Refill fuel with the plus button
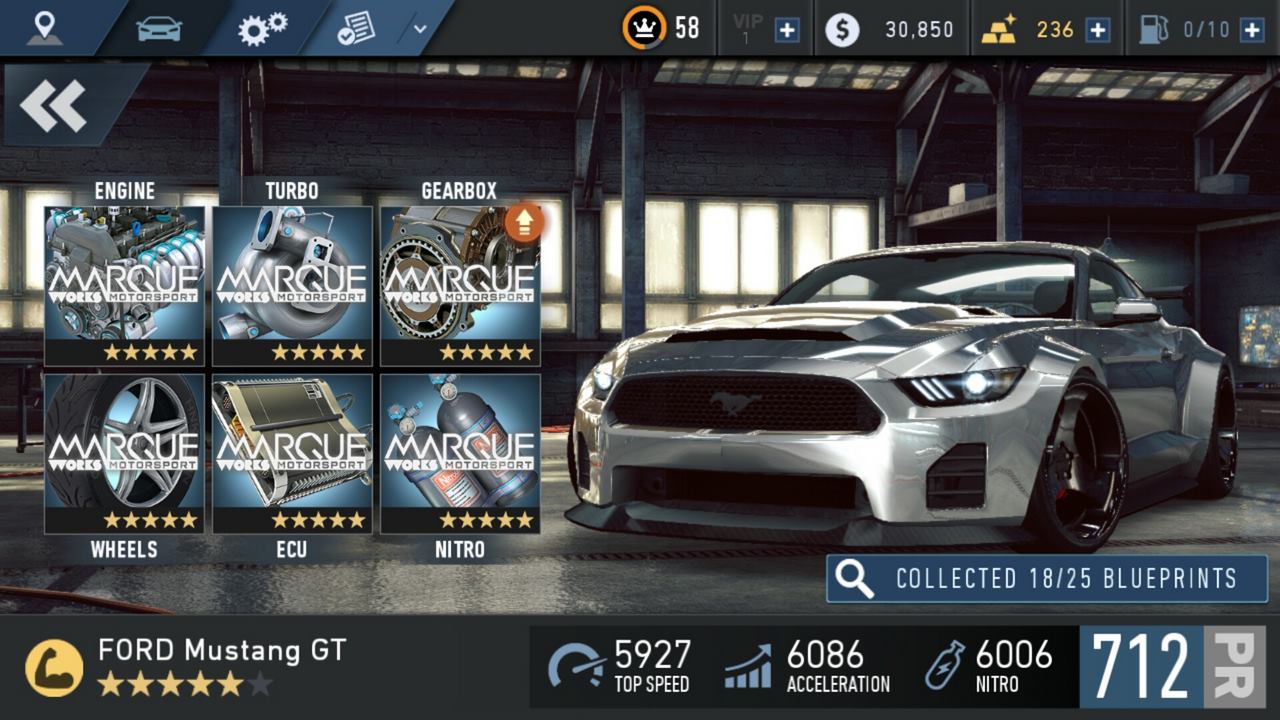 point(1252,29)
